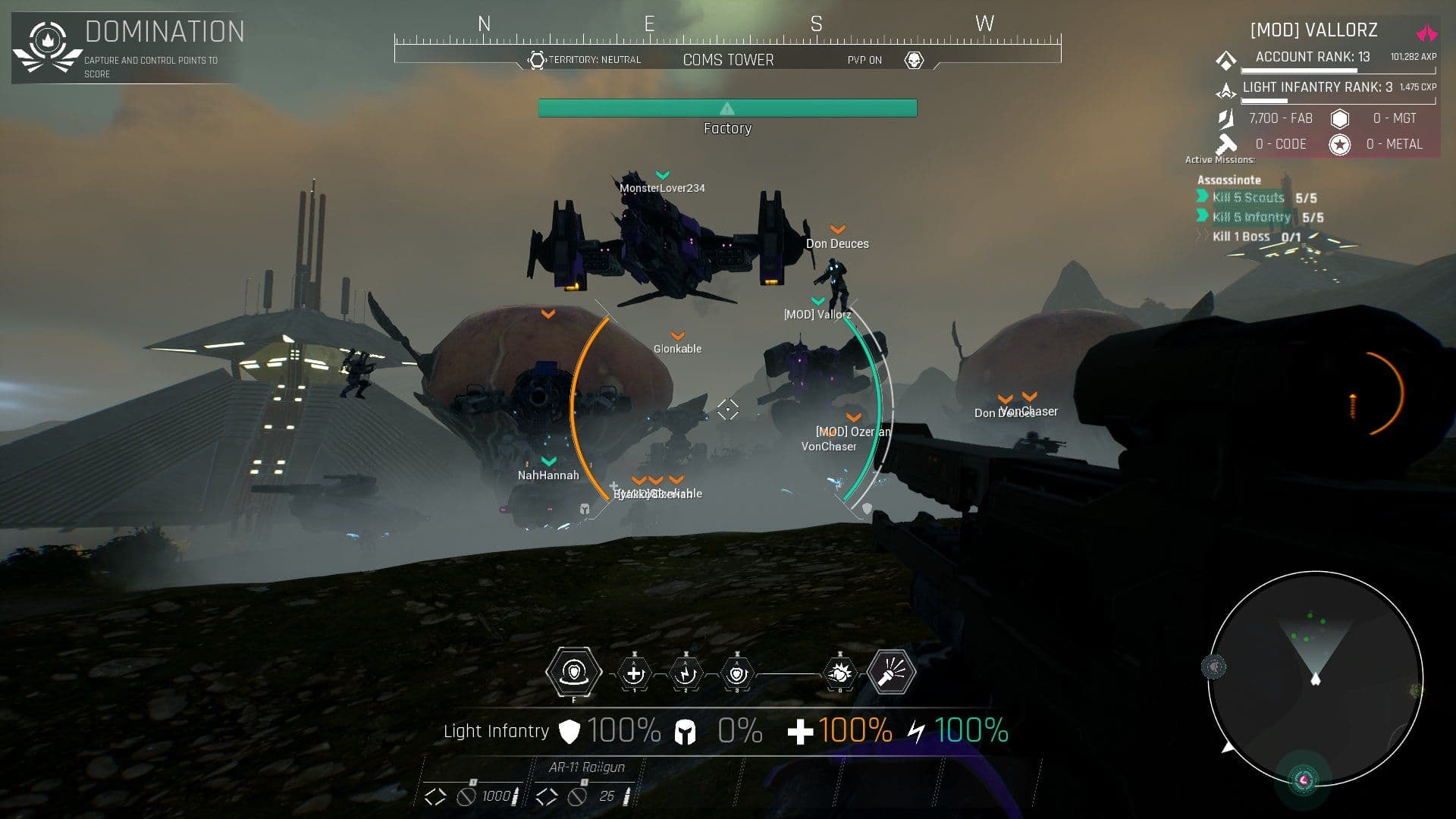Image resolution: width=1456 pixels, height=819 pixels.
Task: Select the Factory capture point bar
Action: tap(727, 108)
